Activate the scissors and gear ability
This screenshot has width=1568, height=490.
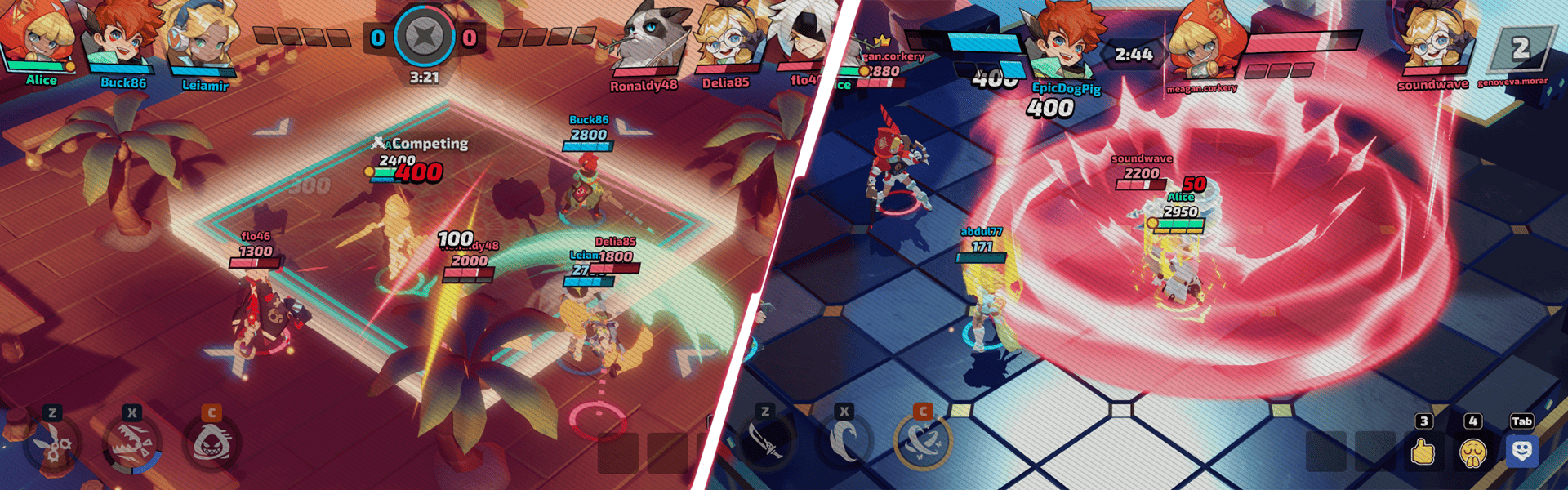click(x=54, y=445)
